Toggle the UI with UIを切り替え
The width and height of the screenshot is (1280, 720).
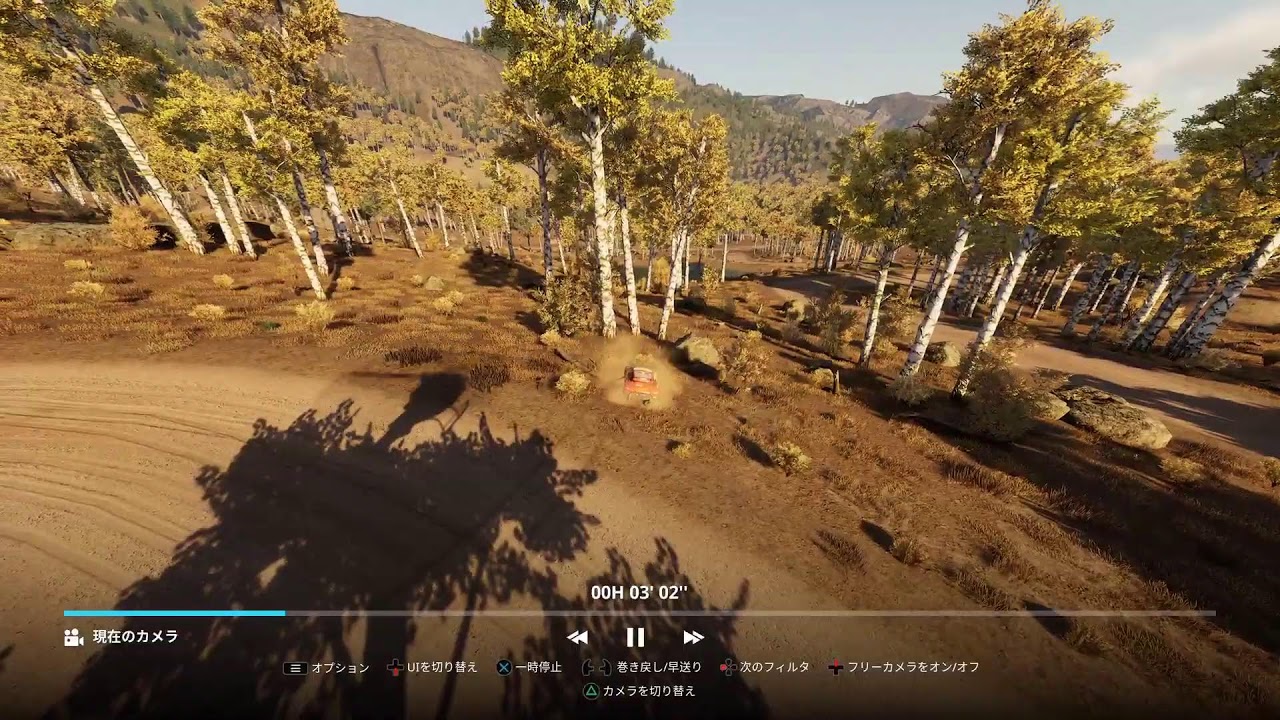tap(443, 665)
